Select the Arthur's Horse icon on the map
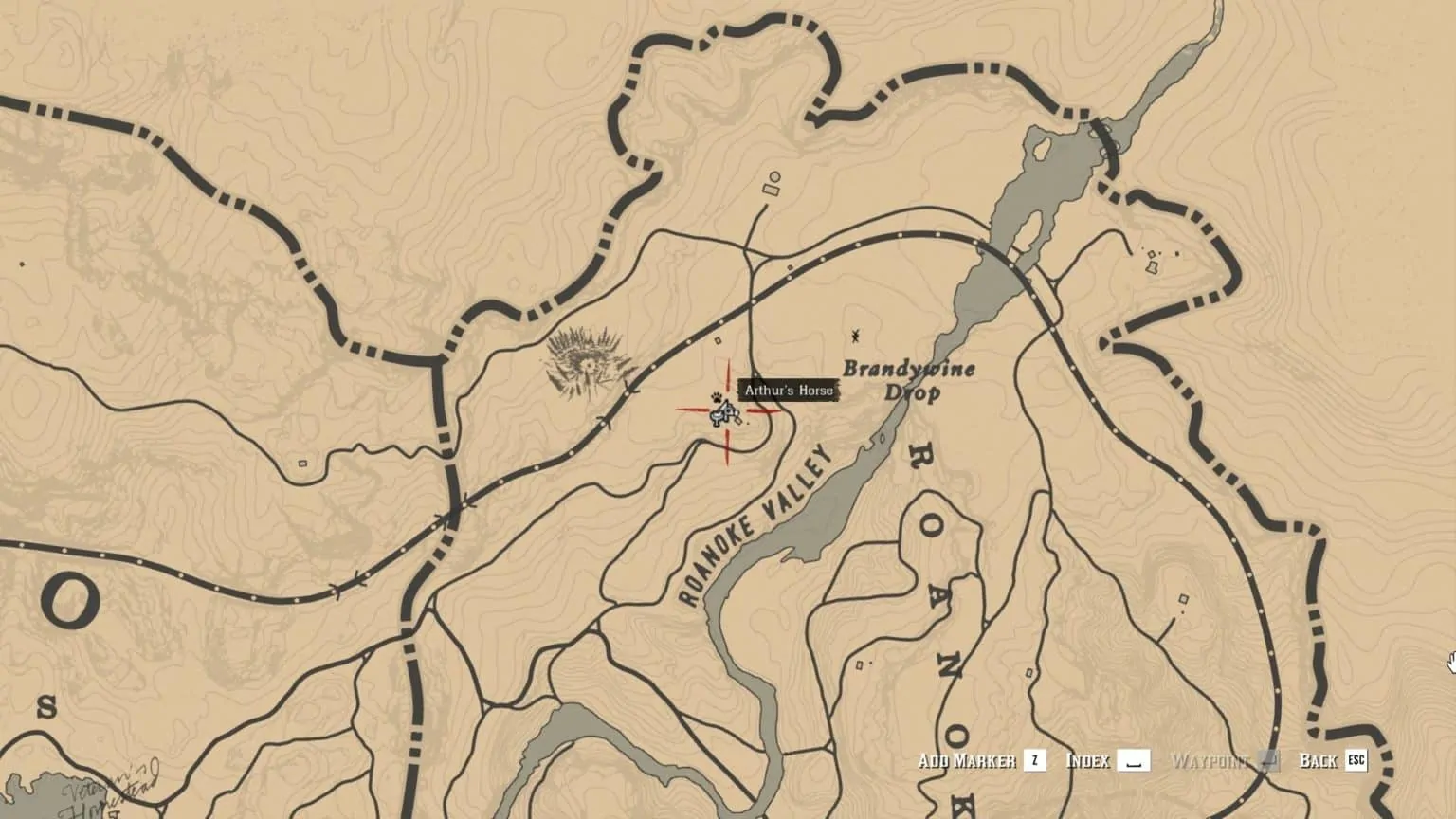 pyautogui.click(x=724, y=411)
